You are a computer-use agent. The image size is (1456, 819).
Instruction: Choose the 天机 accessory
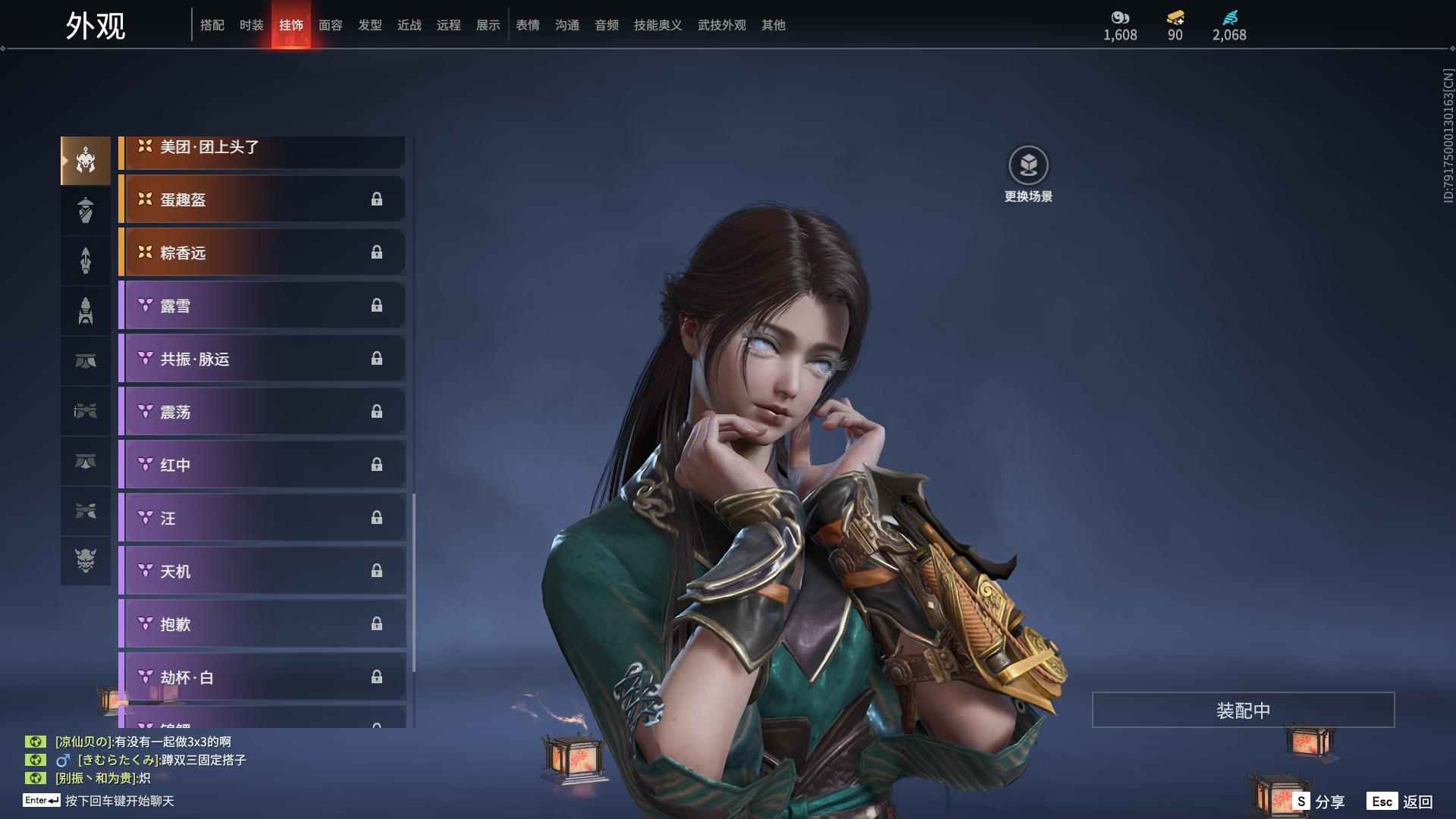coord(262,571)
